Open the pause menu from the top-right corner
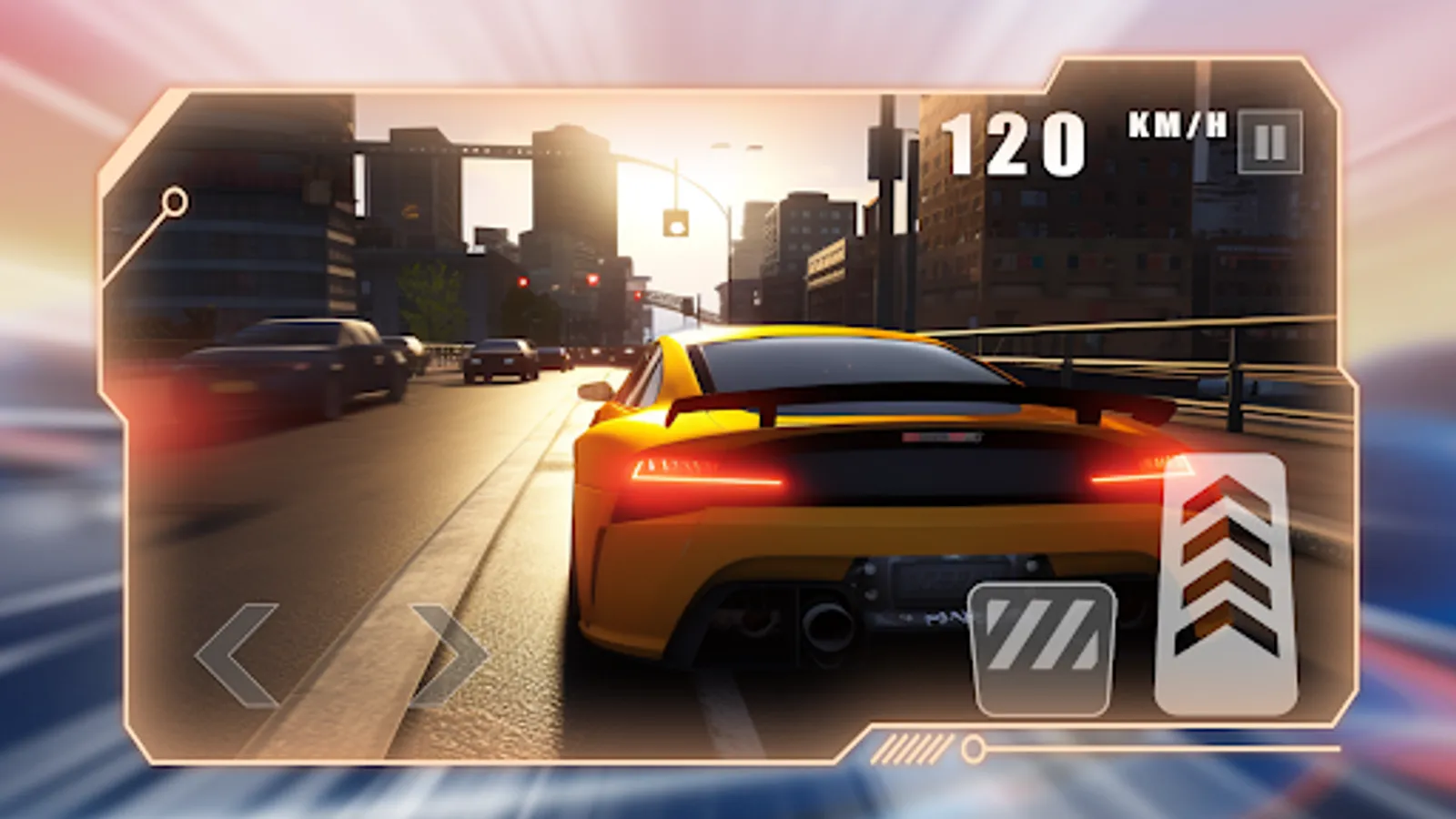This screenshot has width=1456, height=819. (1269, 142)
